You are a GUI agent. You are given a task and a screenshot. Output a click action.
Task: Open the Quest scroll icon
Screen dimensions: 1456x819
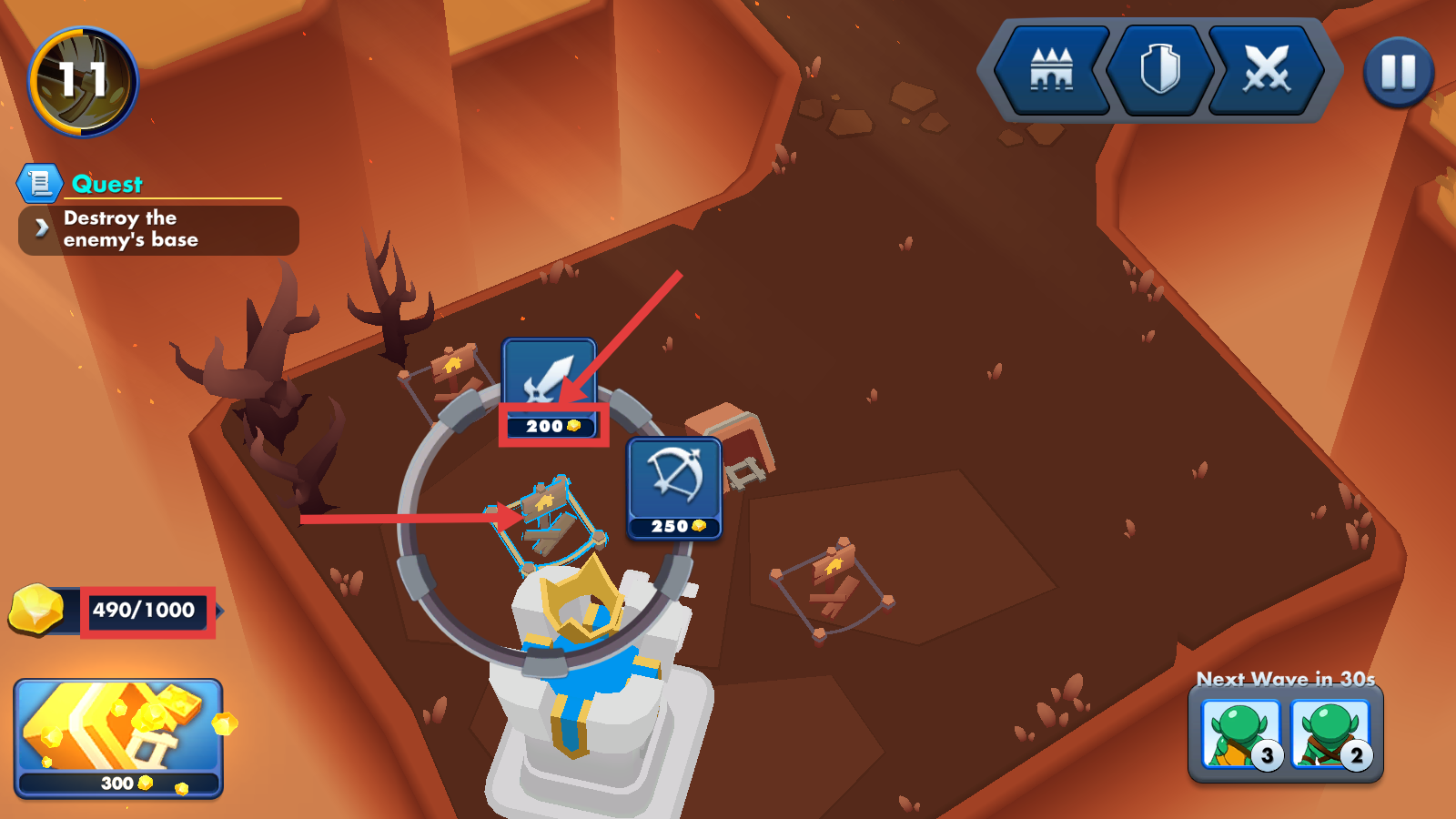39,184
